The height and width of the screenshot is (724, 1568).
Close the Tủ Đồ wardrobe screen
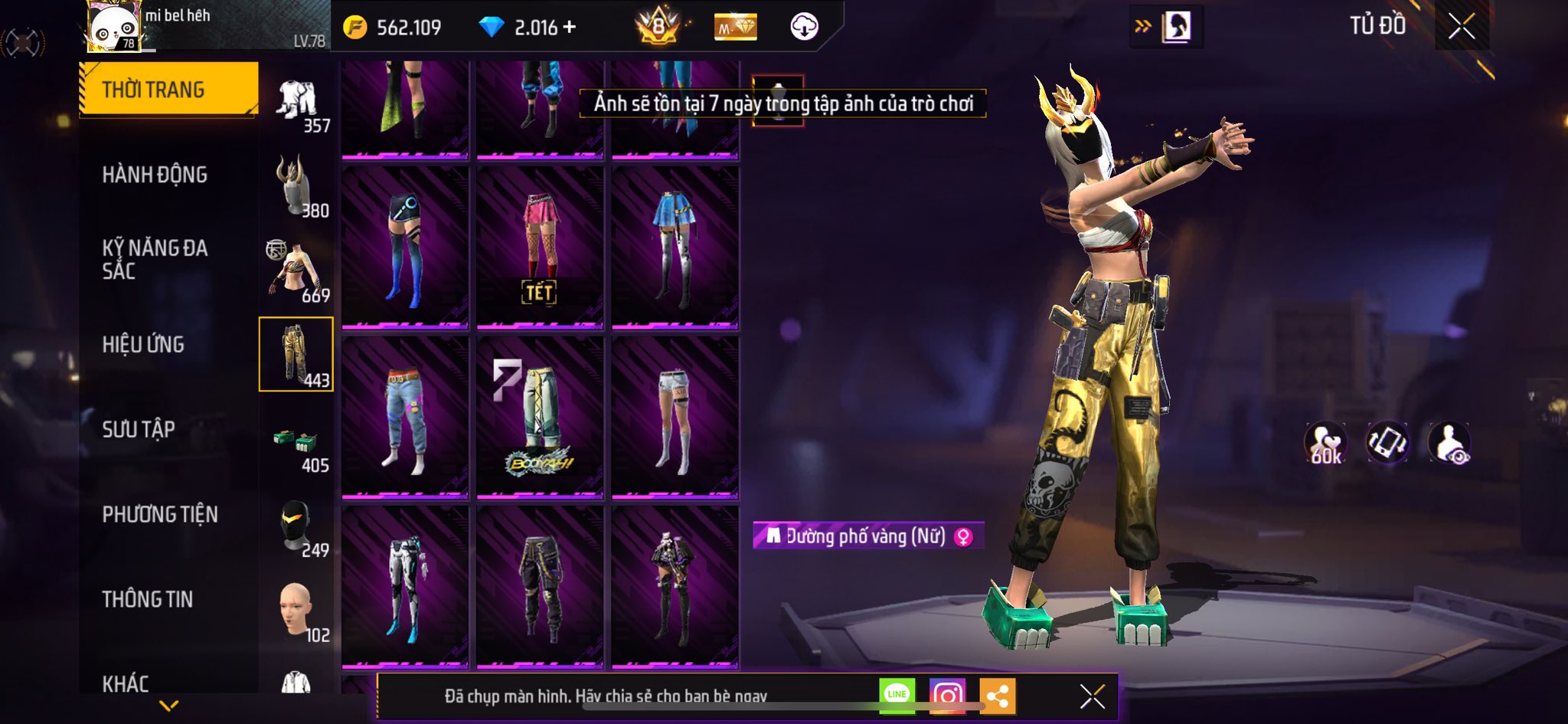tap(1461, 27)
